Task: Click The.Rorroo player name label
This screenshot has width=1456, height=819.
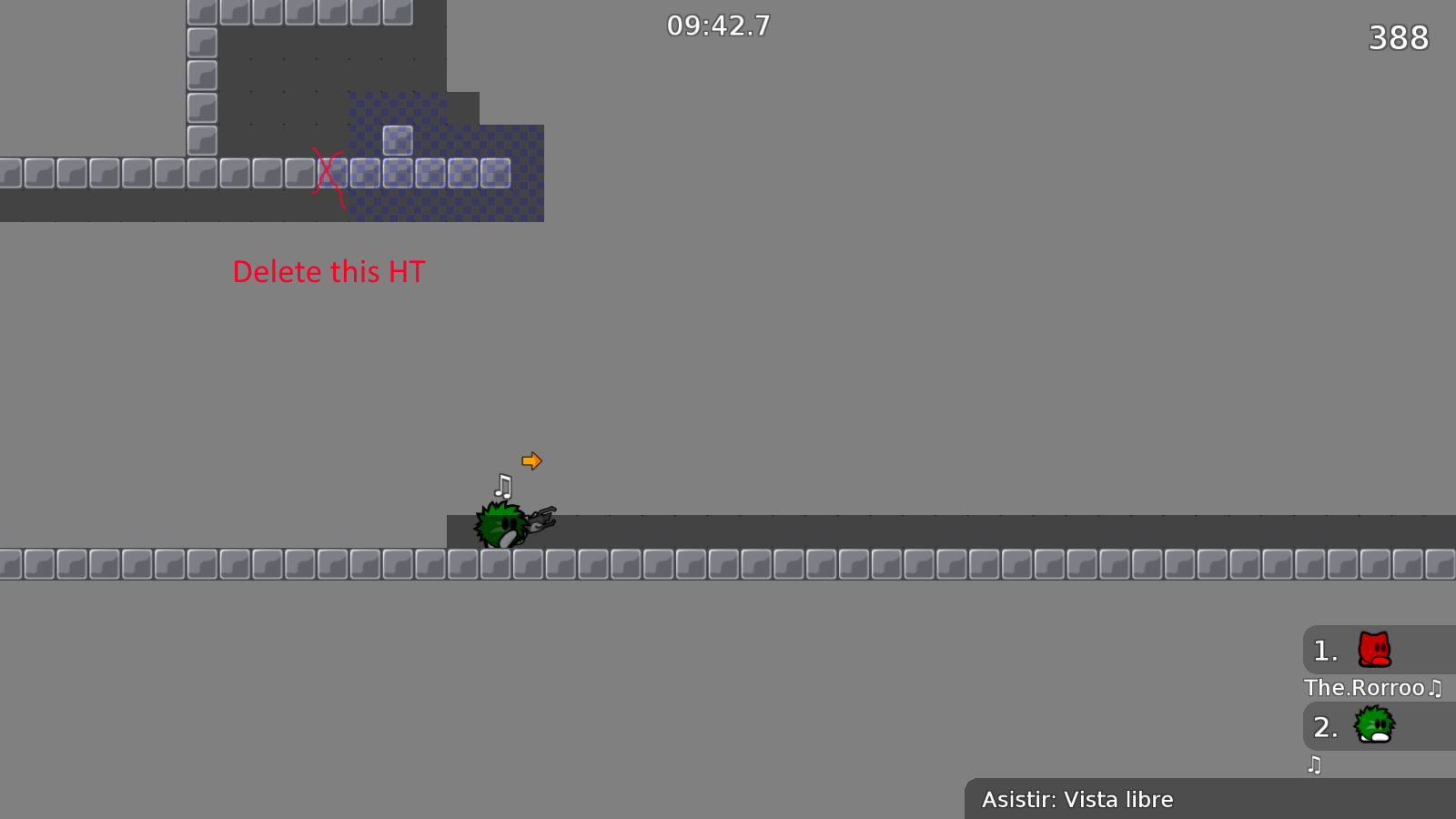Action: (x=1362, y=688)
